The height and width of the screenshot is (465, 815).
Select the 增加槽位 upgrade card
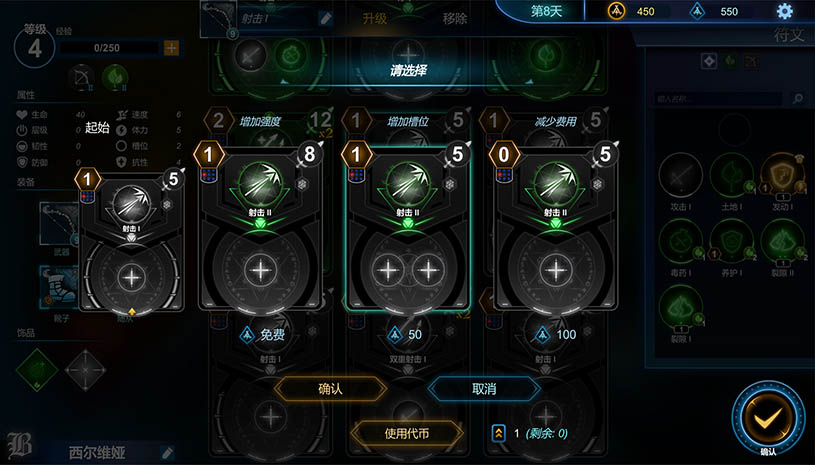tap(408, 228)
